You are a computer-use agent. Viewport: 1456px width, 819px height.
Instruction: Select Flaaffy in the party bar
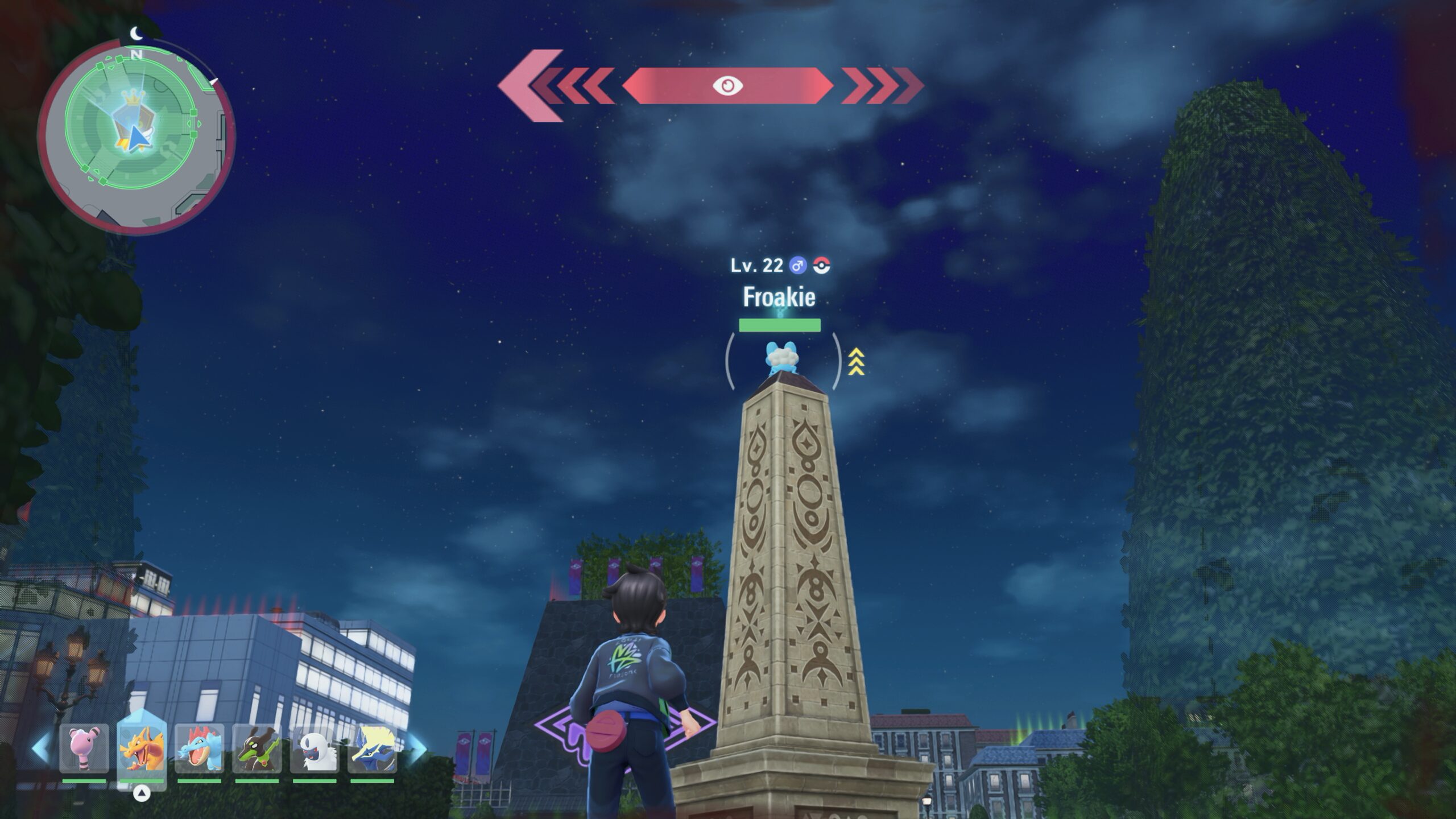[x=84, y=748]
